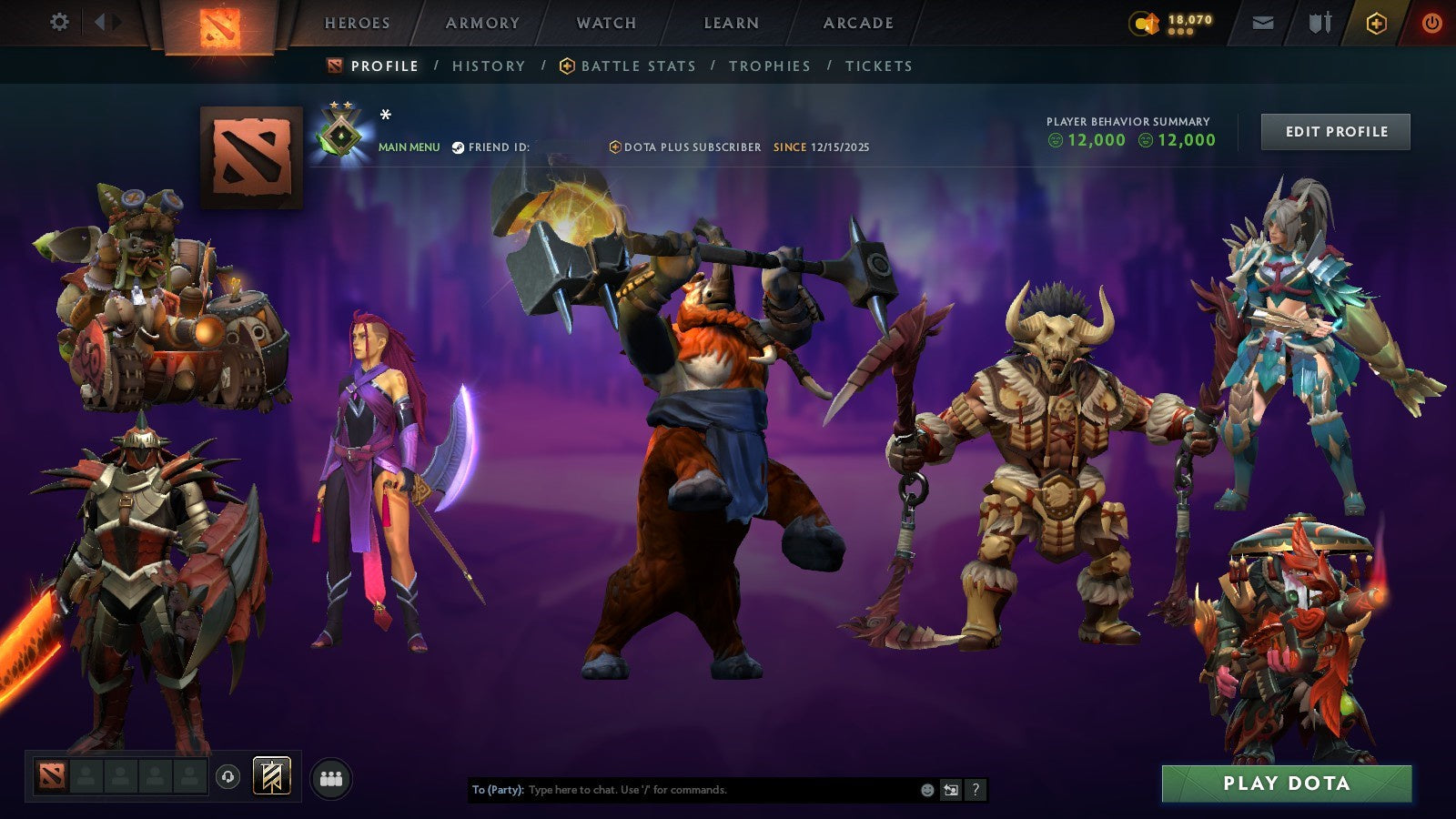Image resolution: width=1456 pixels, height=819 pixels.
Task: Open the friends list with the three-figures icon
Action: 333,775
